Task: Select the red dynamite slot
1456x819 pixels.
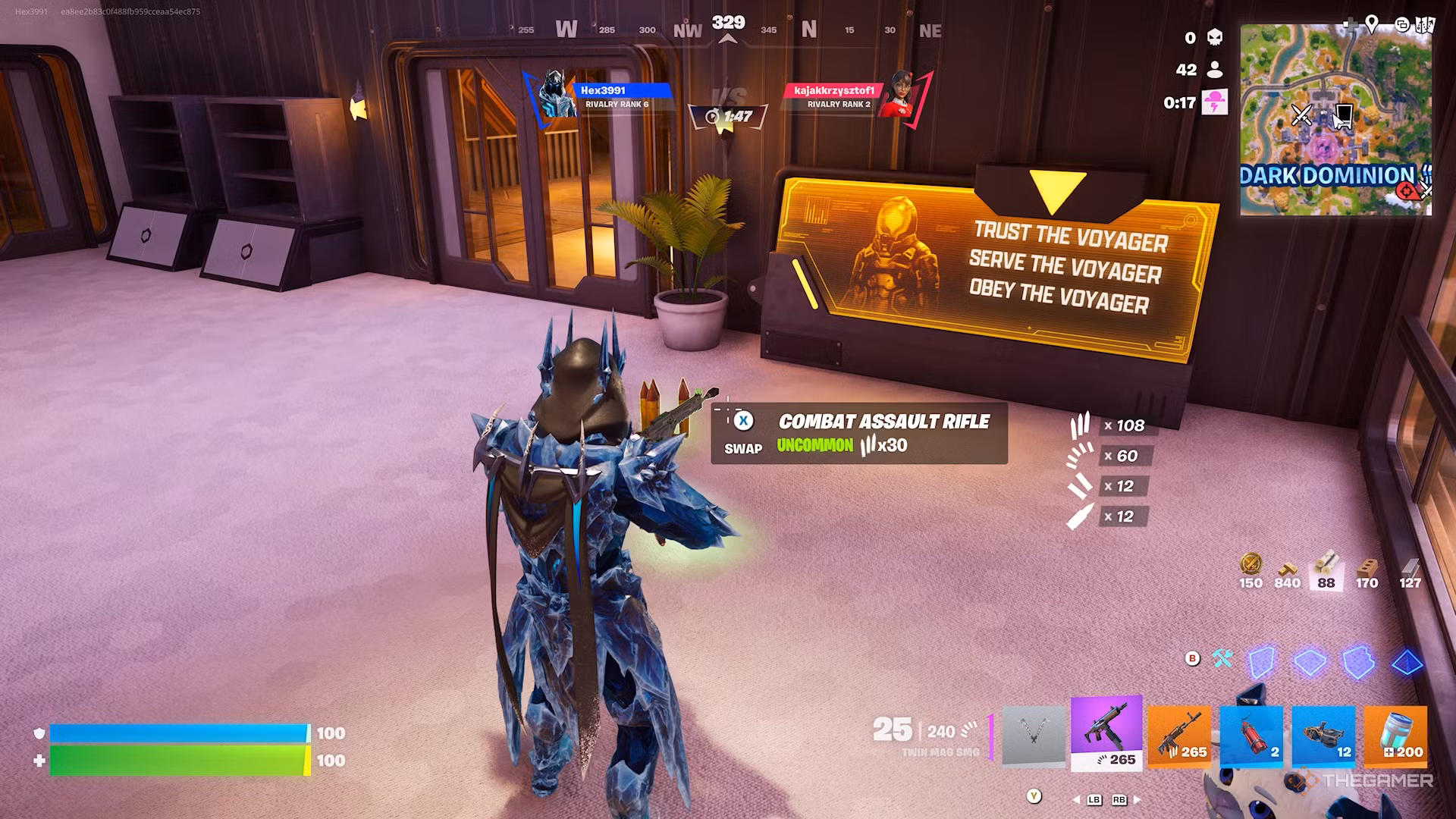Action: pos(1251,734)
